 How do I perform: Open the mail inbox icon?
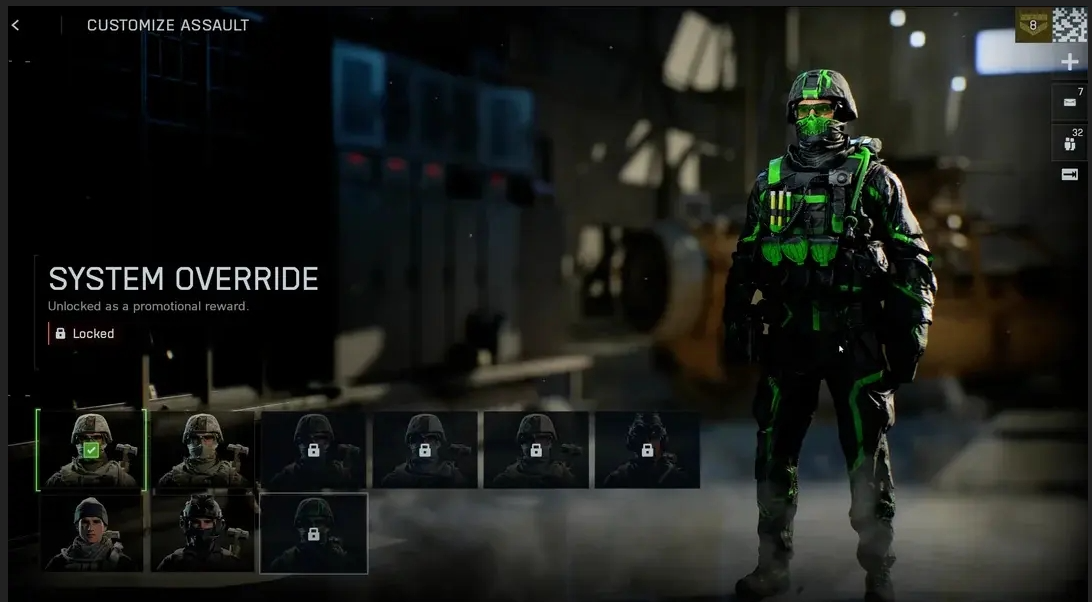1070,102
